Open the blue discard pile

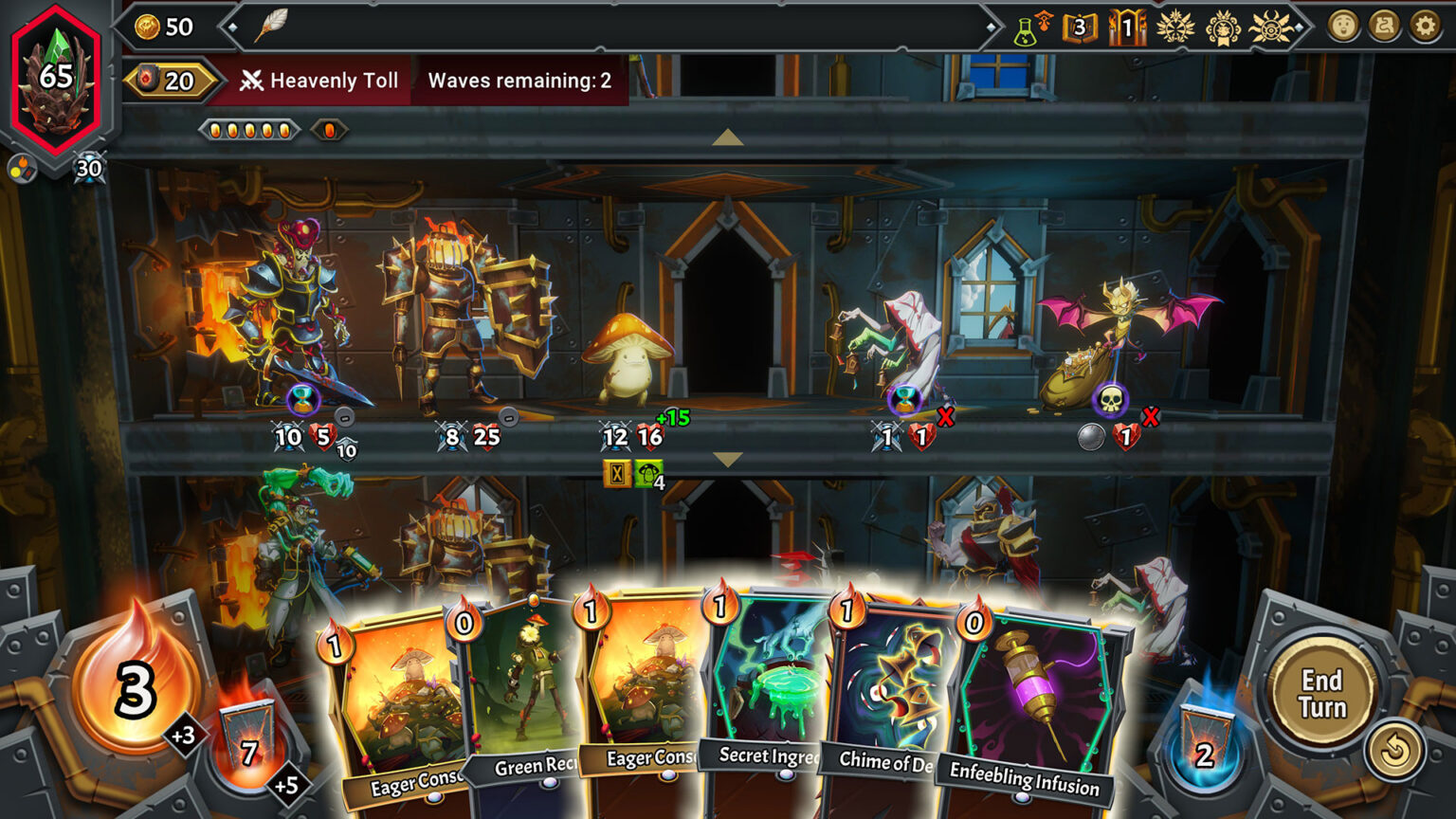point(1205,743)
